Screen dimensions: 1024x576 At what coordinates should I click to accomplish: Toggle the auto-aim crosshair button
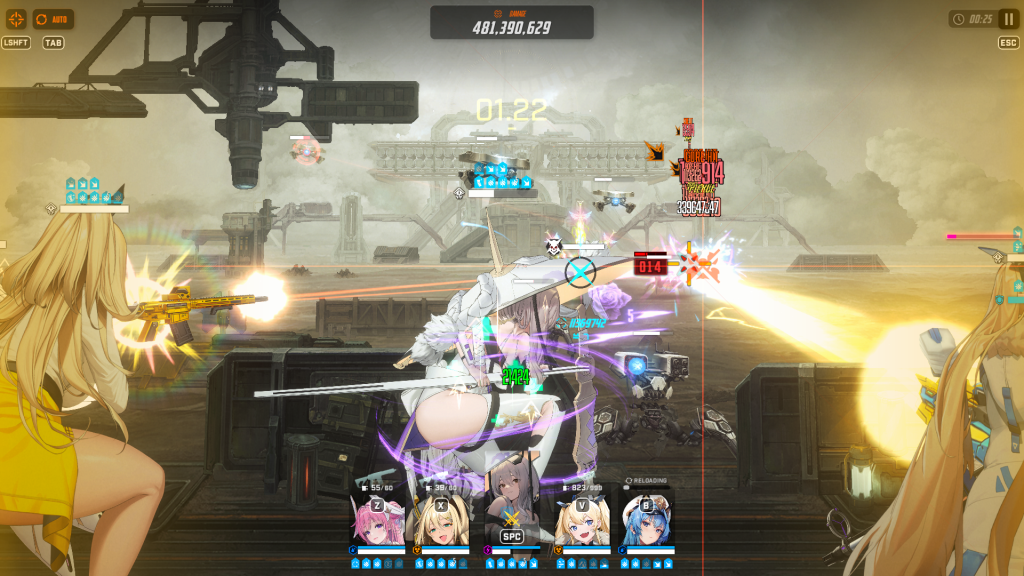coord(16,19)
